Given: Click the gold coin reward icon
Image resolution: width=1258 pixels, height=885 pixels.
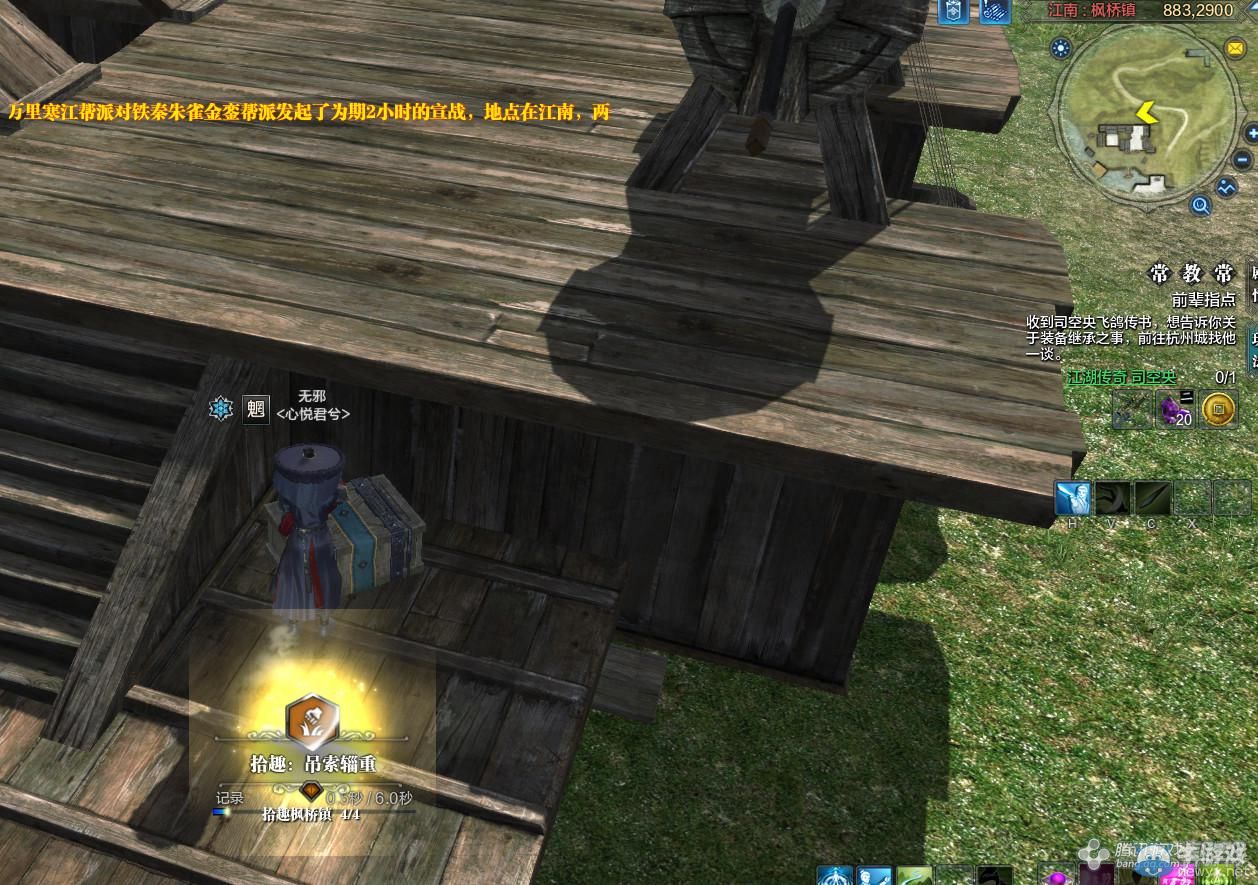Looking at the screenshot, I should (1217, 408).
